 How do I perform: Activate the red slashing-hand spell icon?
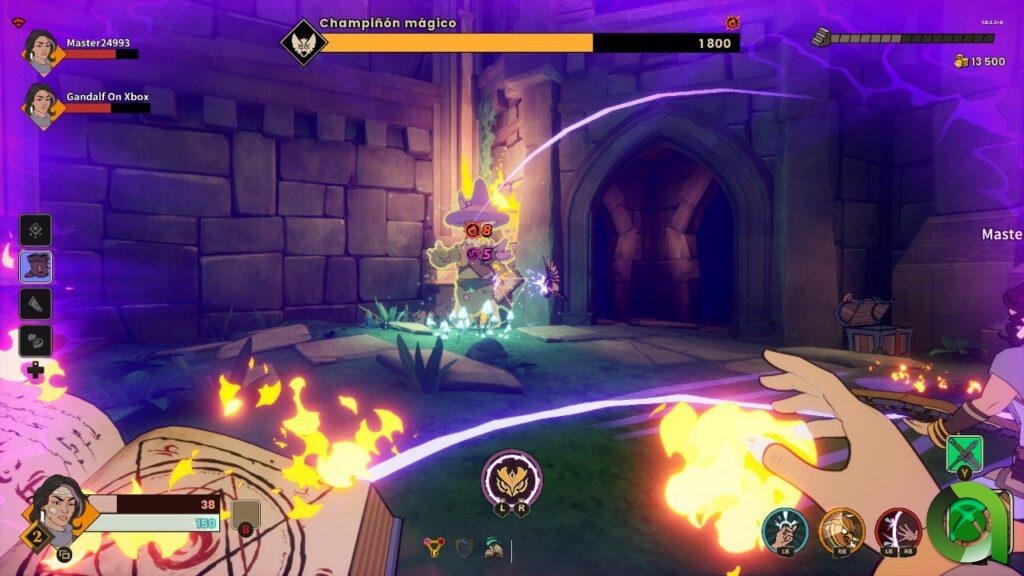pos(898,529)
